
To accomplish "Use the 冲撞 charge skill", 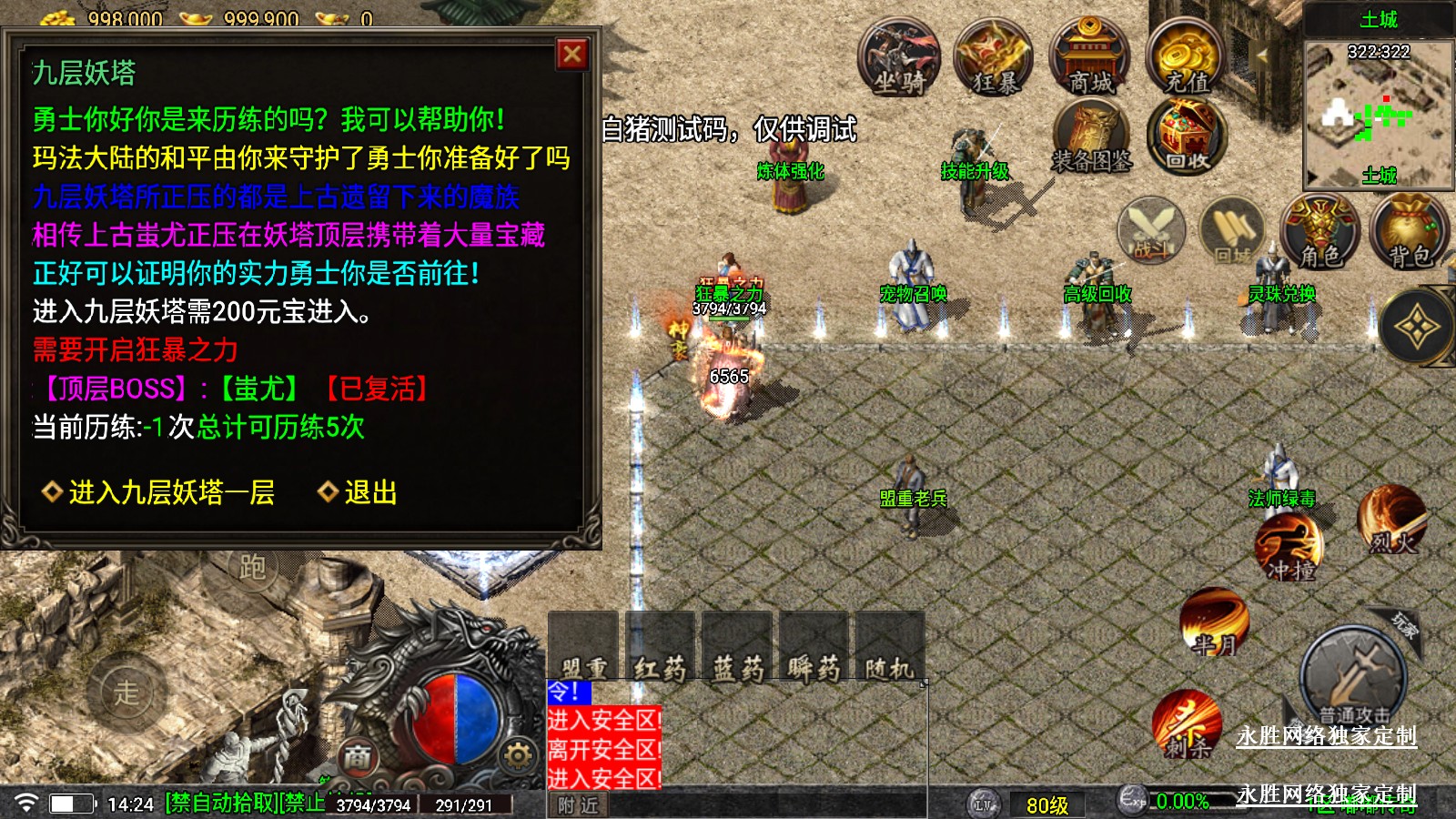I will (x=1289, y=546).
